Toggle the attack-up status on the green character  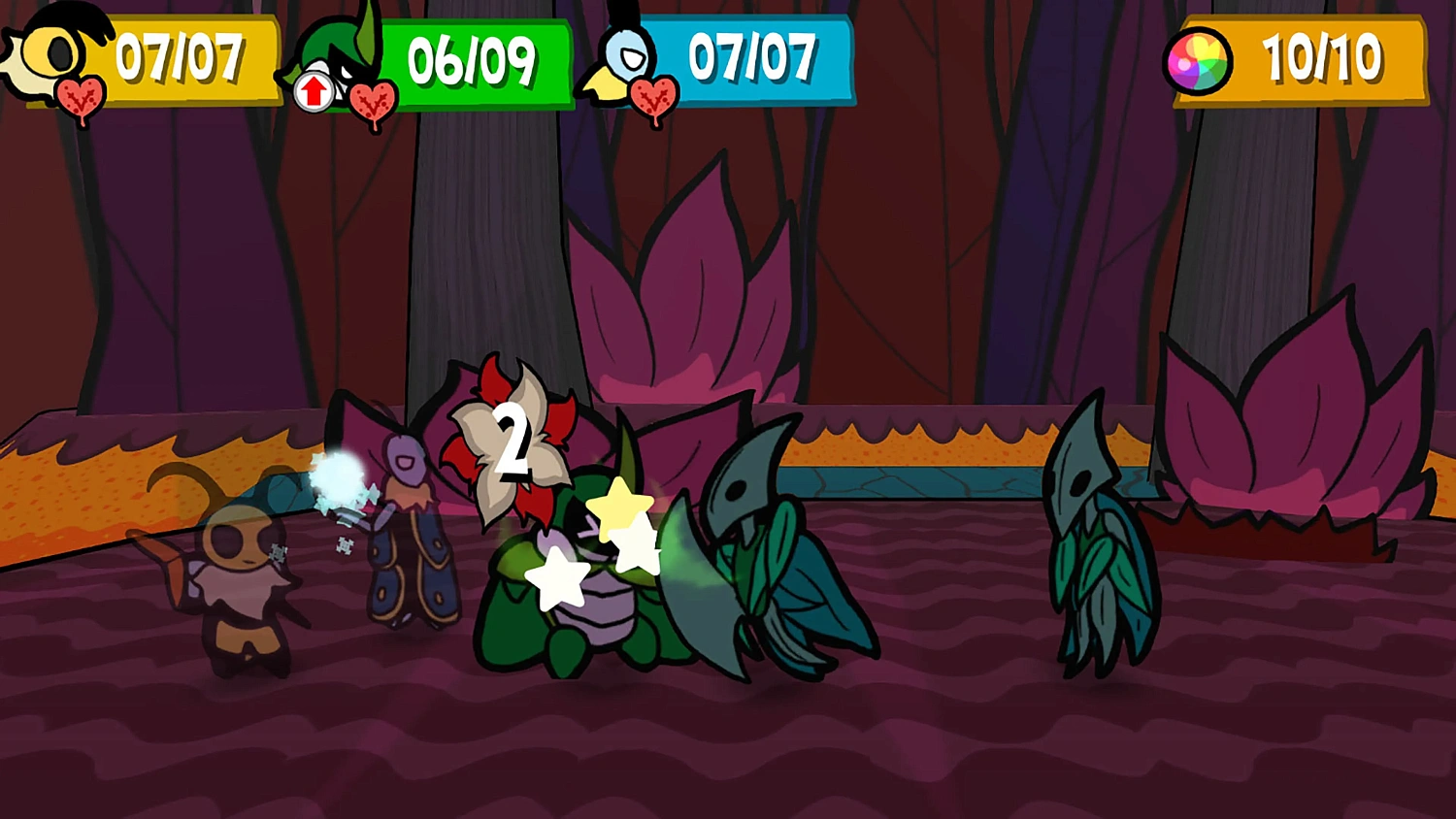313,92
